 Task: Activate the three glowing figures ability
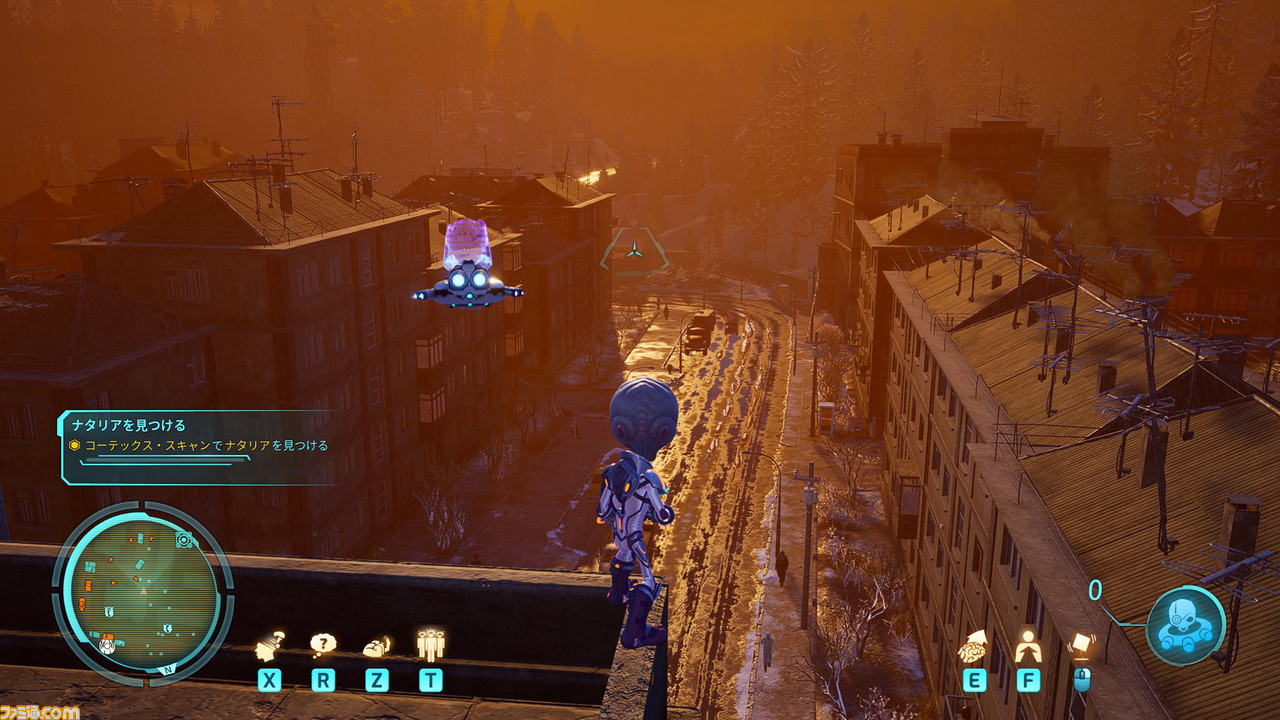[430, 645]
